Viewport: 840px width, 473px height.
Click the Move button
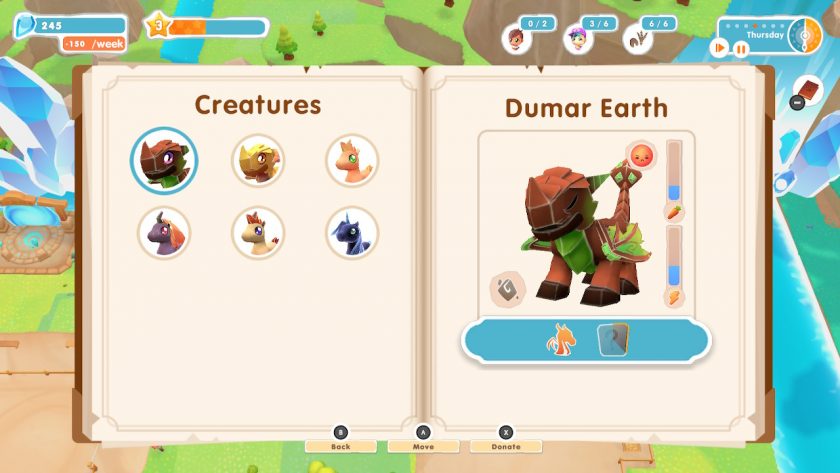click(x=423, y=446)
